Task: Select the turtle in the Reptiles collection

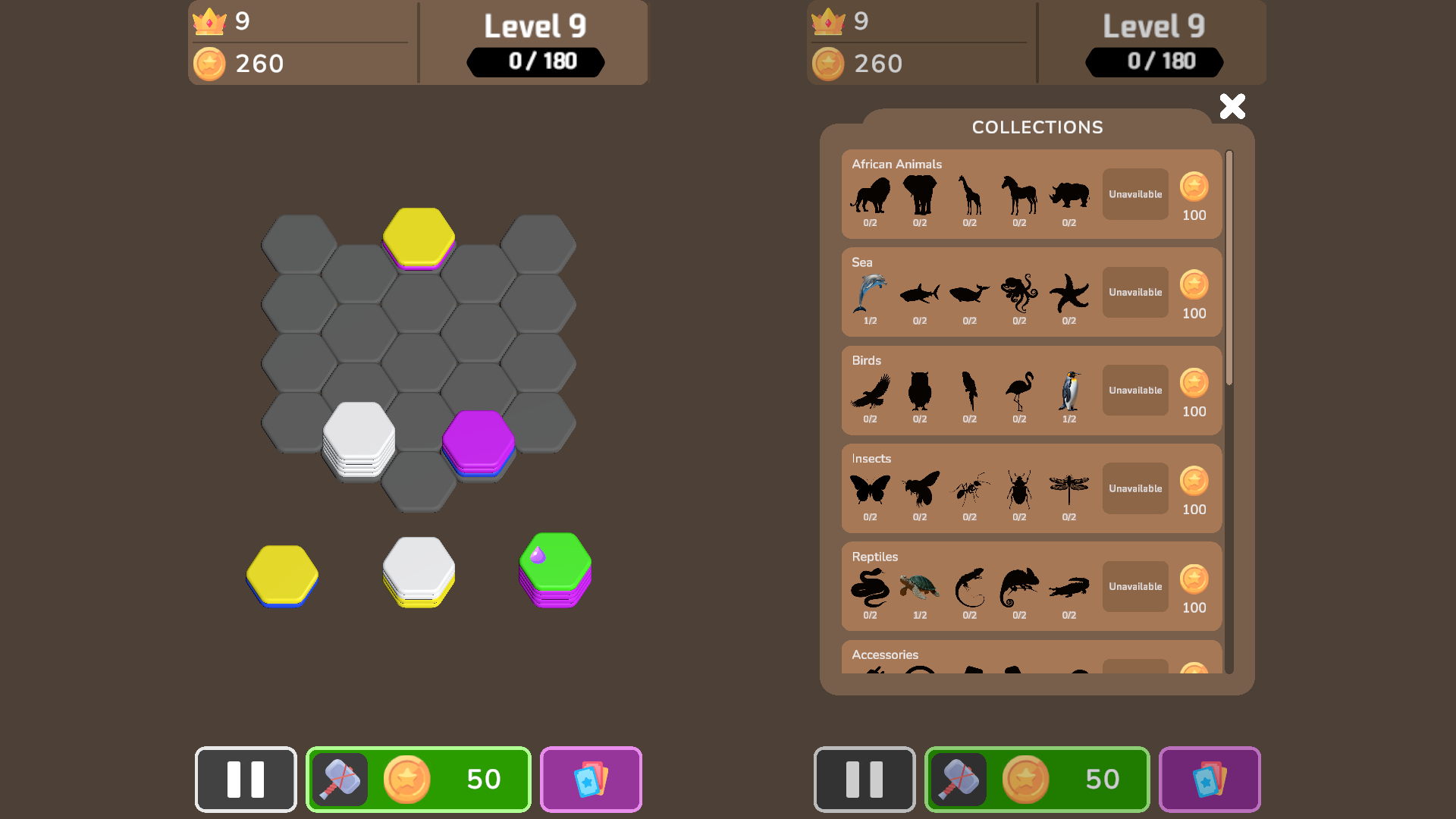Action: 919,588
